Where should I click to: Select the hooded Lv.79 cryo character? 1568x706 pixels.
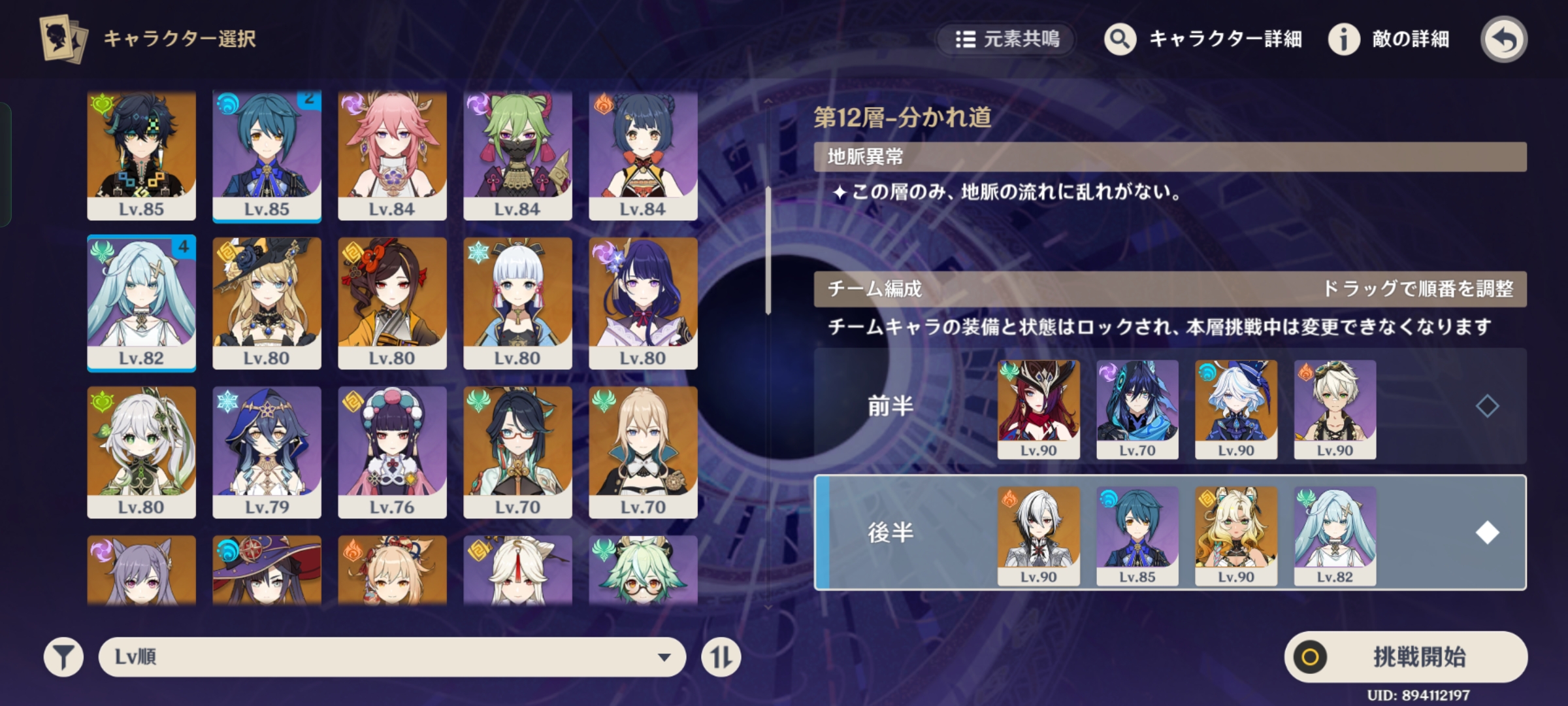267,452
